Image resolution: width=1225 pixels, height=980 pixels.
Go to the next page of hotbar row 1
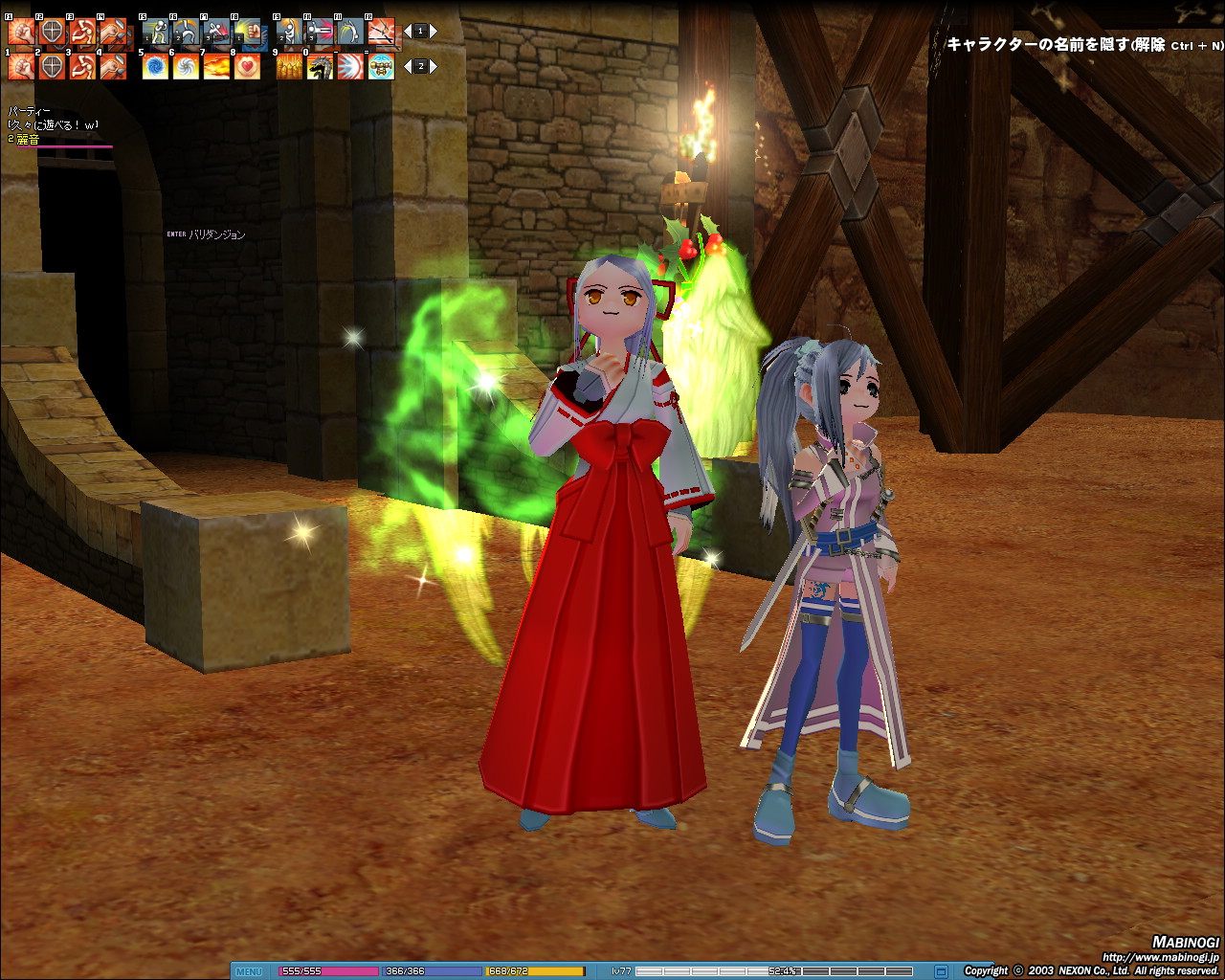pos(434,32)
